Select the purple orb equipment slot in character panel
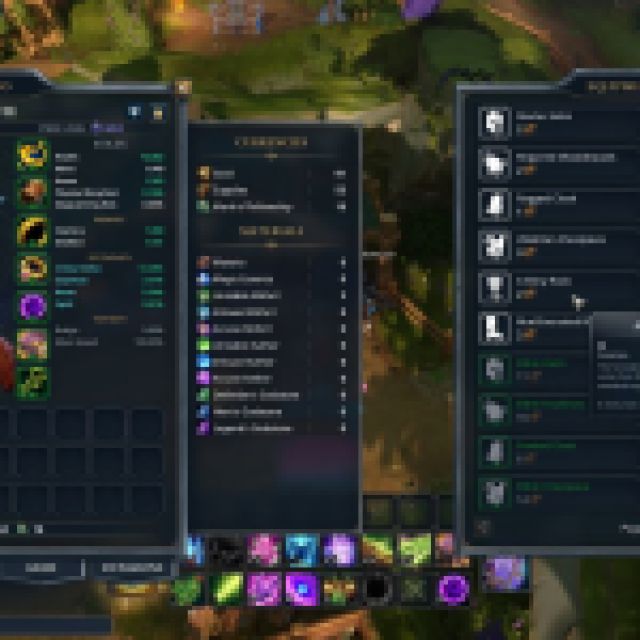The width and height of the screenshot is (640, 640). pos(32,305)
